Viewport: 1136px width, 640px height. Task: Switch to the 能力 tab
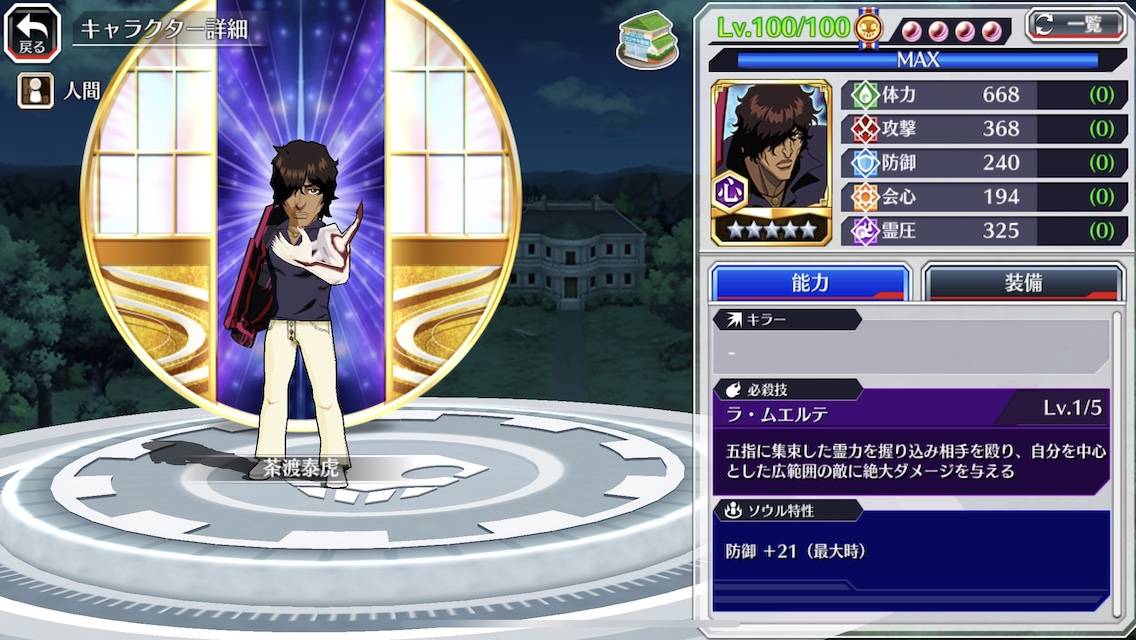pos(810,283)
